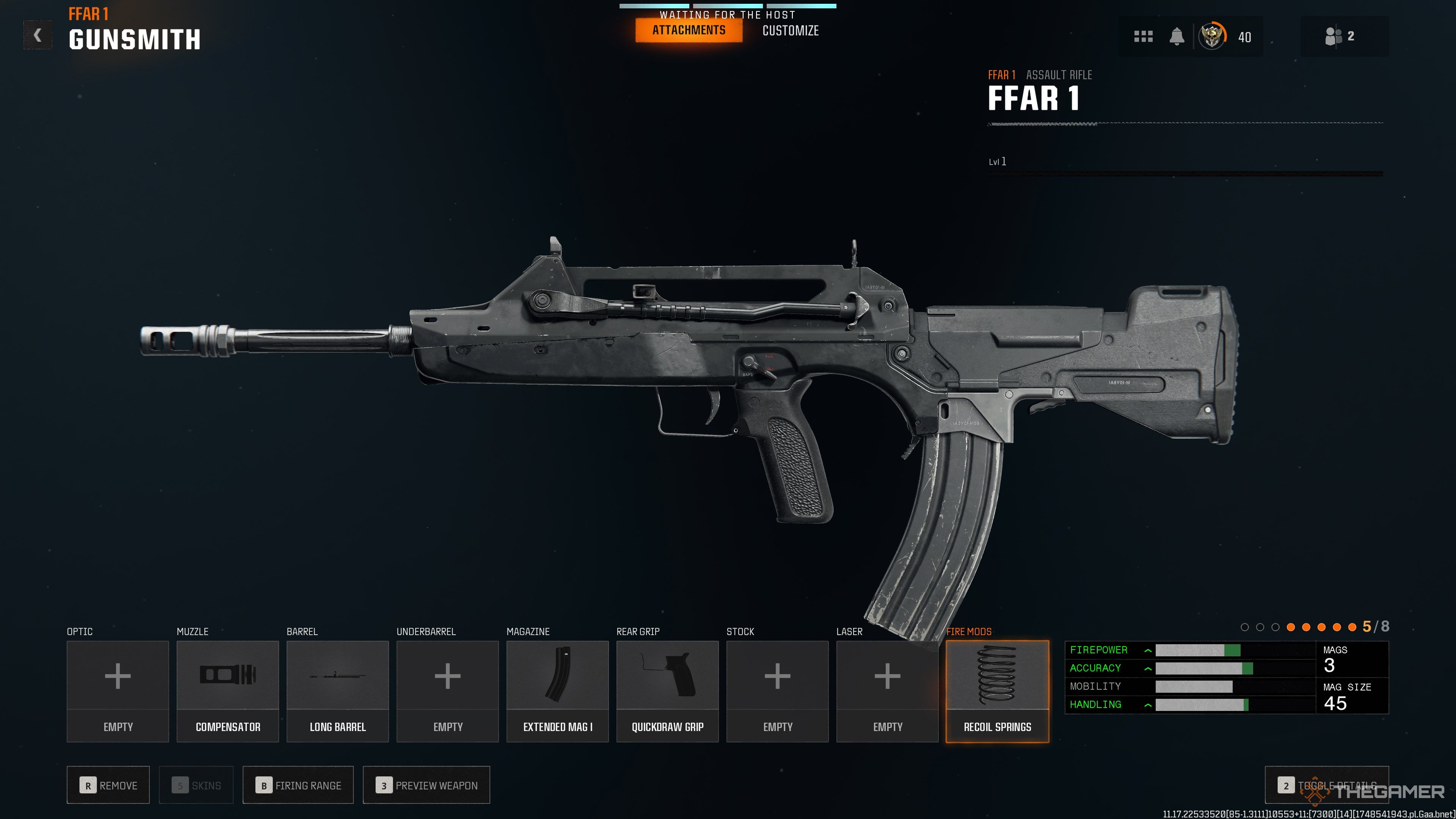Screen dimensions: 1456x819
Task: Select the Attachments tab
Action: tap(689, 30)
